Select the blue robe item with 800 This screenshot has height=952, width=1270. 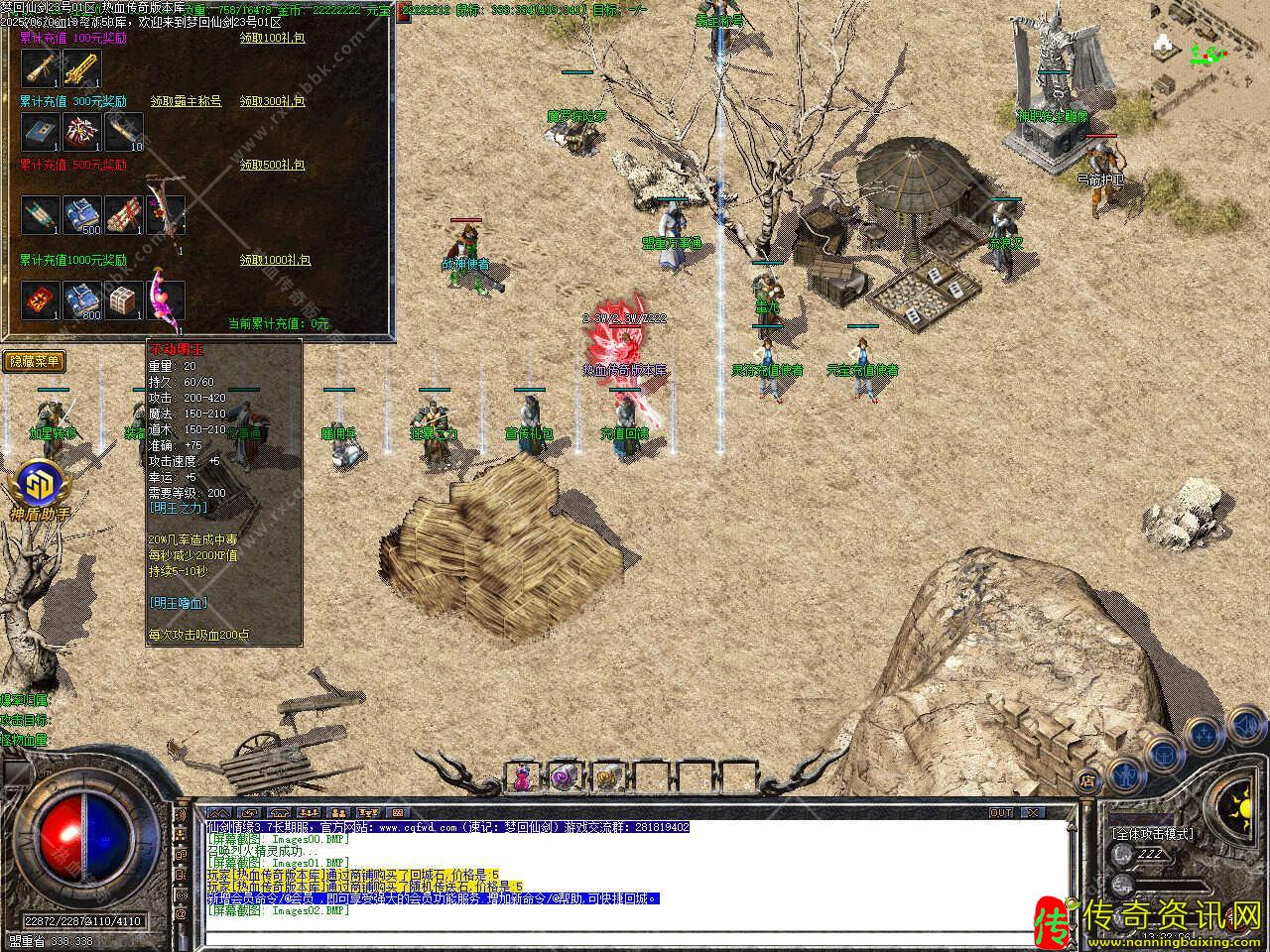point(82,300)
